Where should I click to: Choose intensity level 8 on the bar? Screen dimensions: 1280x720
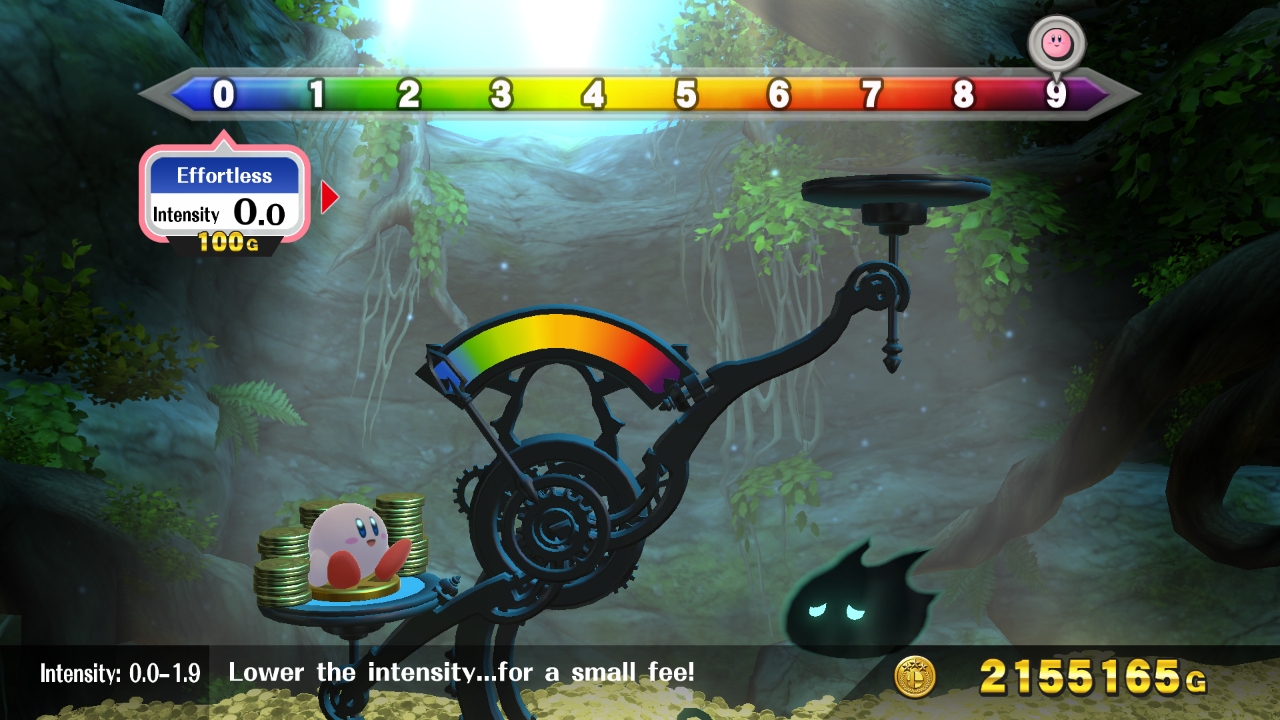(x=963, y=95)
